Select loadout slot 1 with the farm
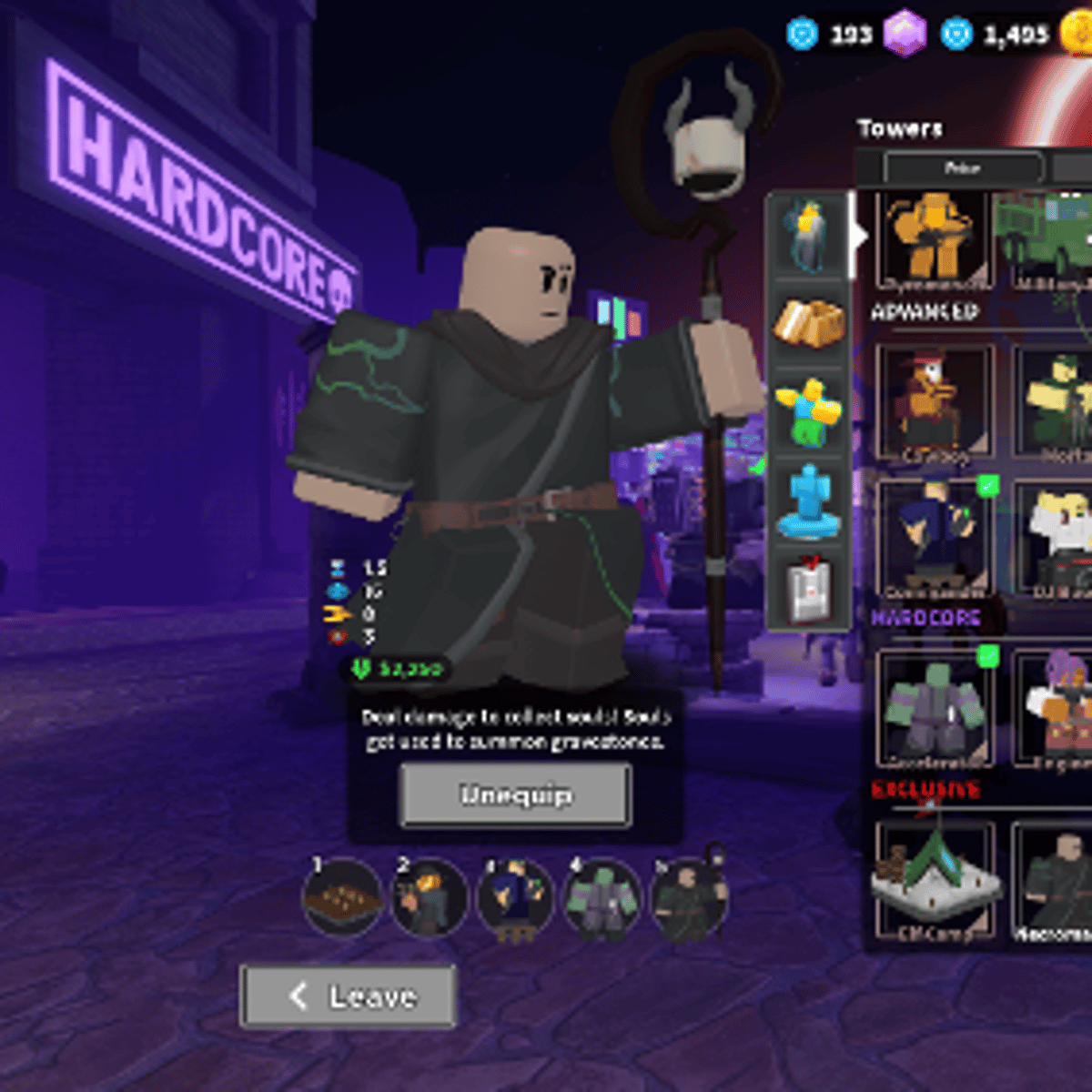 pos(342,898)
